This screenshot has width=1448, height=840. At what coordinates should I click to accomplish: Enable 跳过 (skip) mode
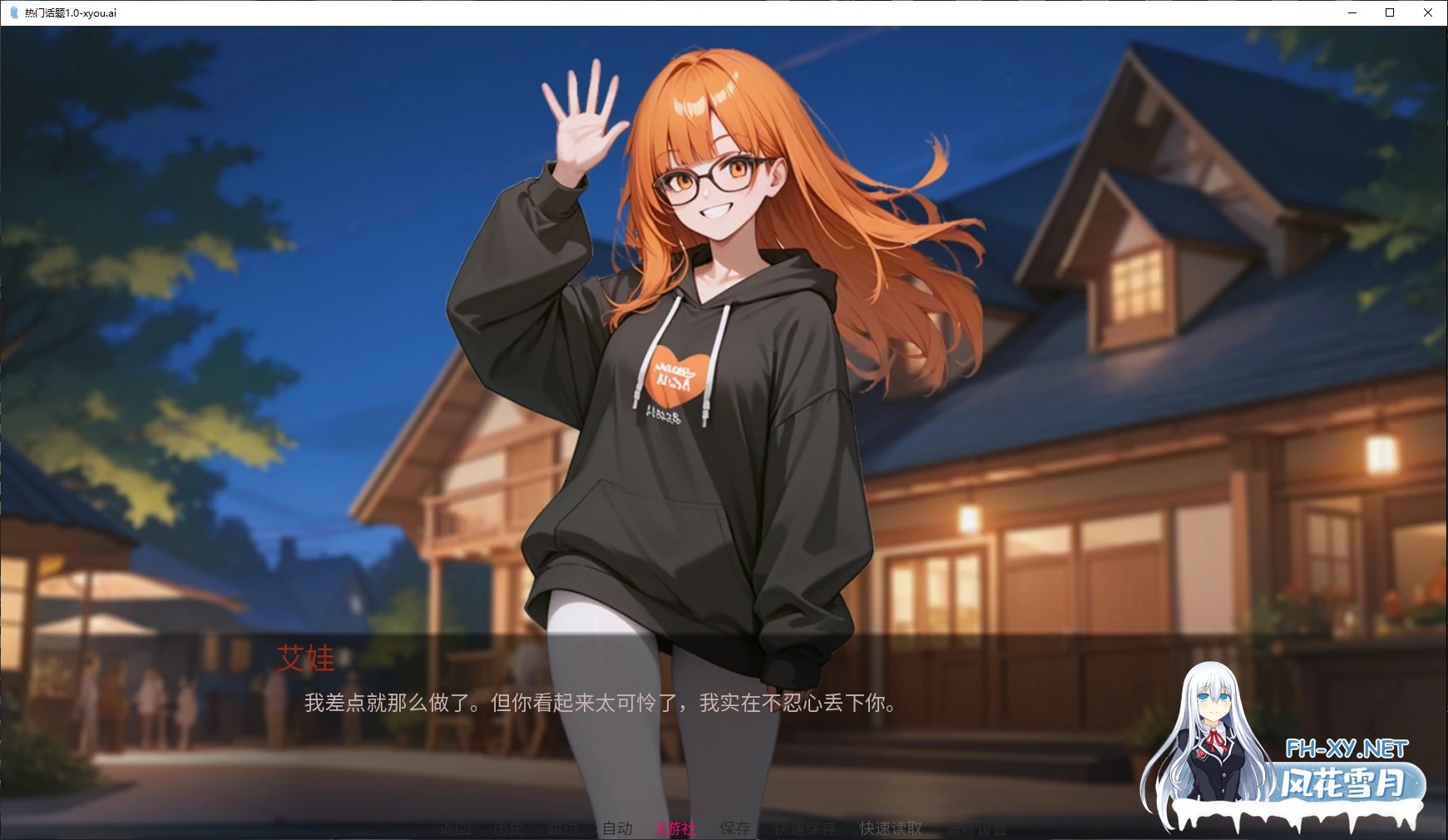(563, 828)
